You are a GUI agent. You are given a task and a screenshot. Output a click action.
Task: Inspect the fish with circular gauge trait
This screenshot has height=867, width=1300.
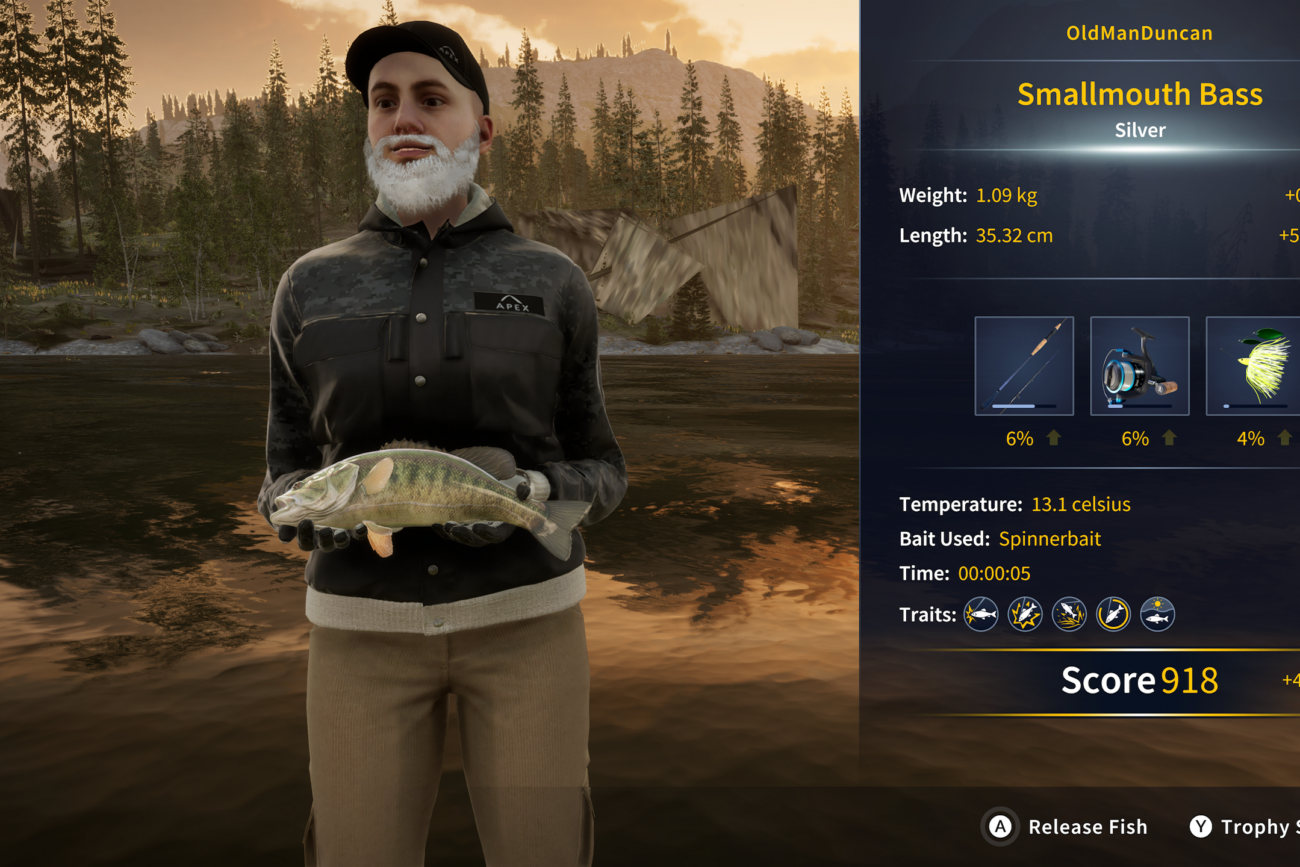1113,614
